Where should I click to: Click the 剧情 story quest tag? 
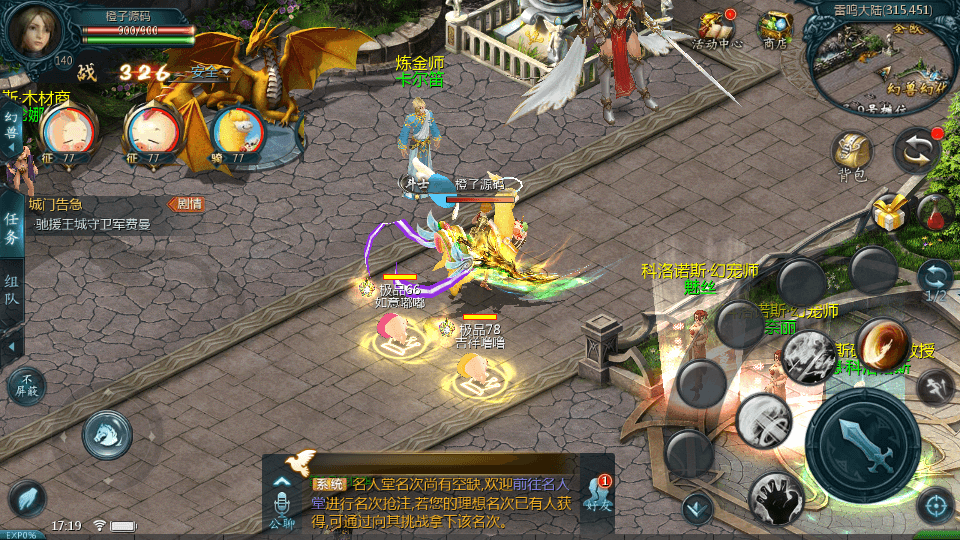pyautogui.click(x=185, y=204)
